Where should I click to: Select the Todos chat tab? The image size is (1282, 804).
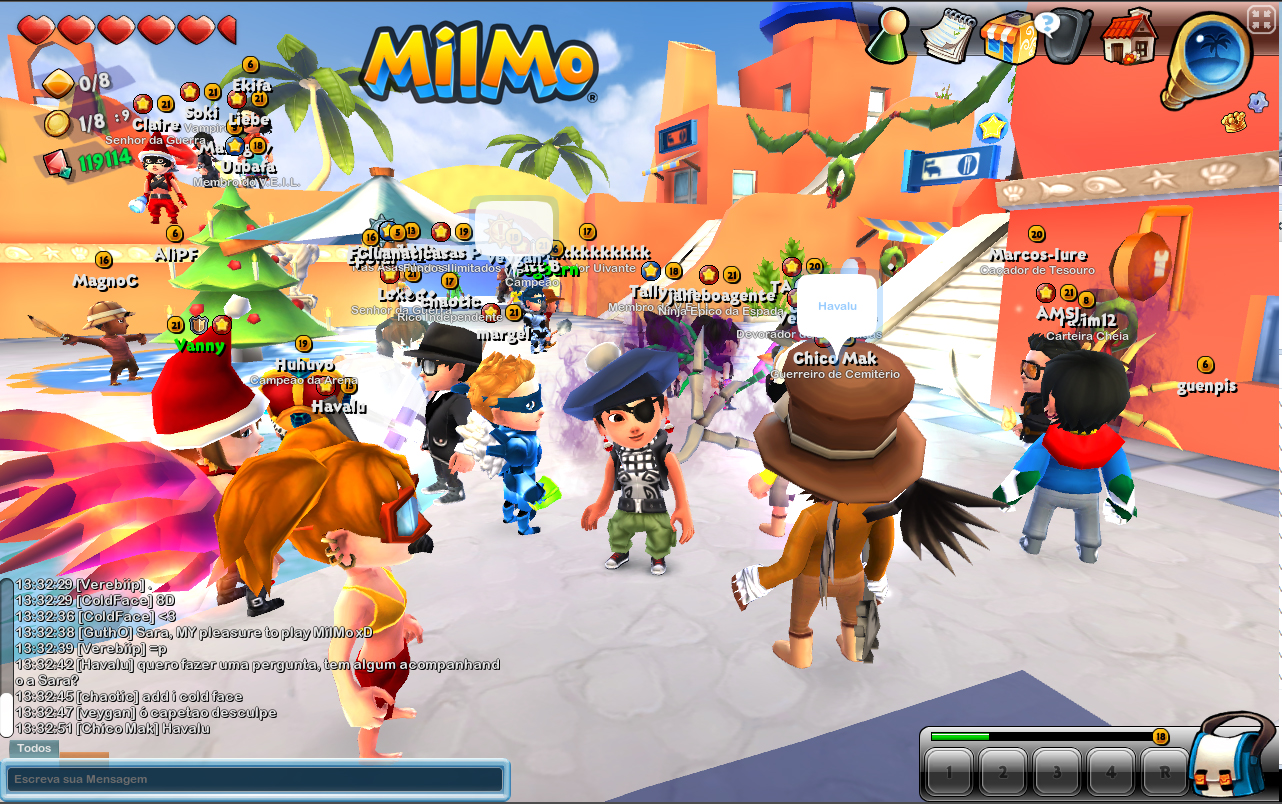pos(33,748)
